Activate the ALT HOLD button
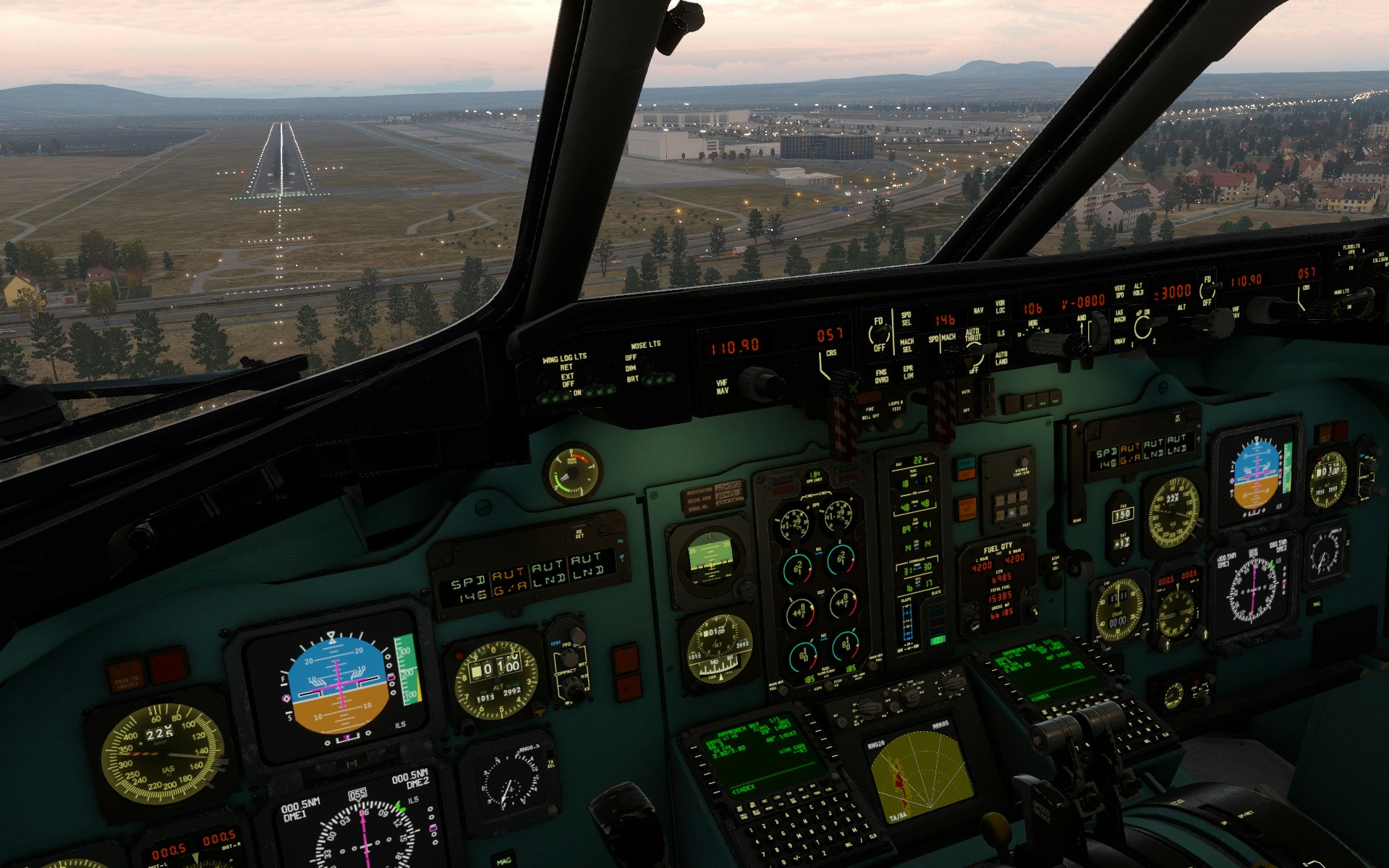Screen dimensions: 1389x868 pyautogui.click(x=1138, y=289)
